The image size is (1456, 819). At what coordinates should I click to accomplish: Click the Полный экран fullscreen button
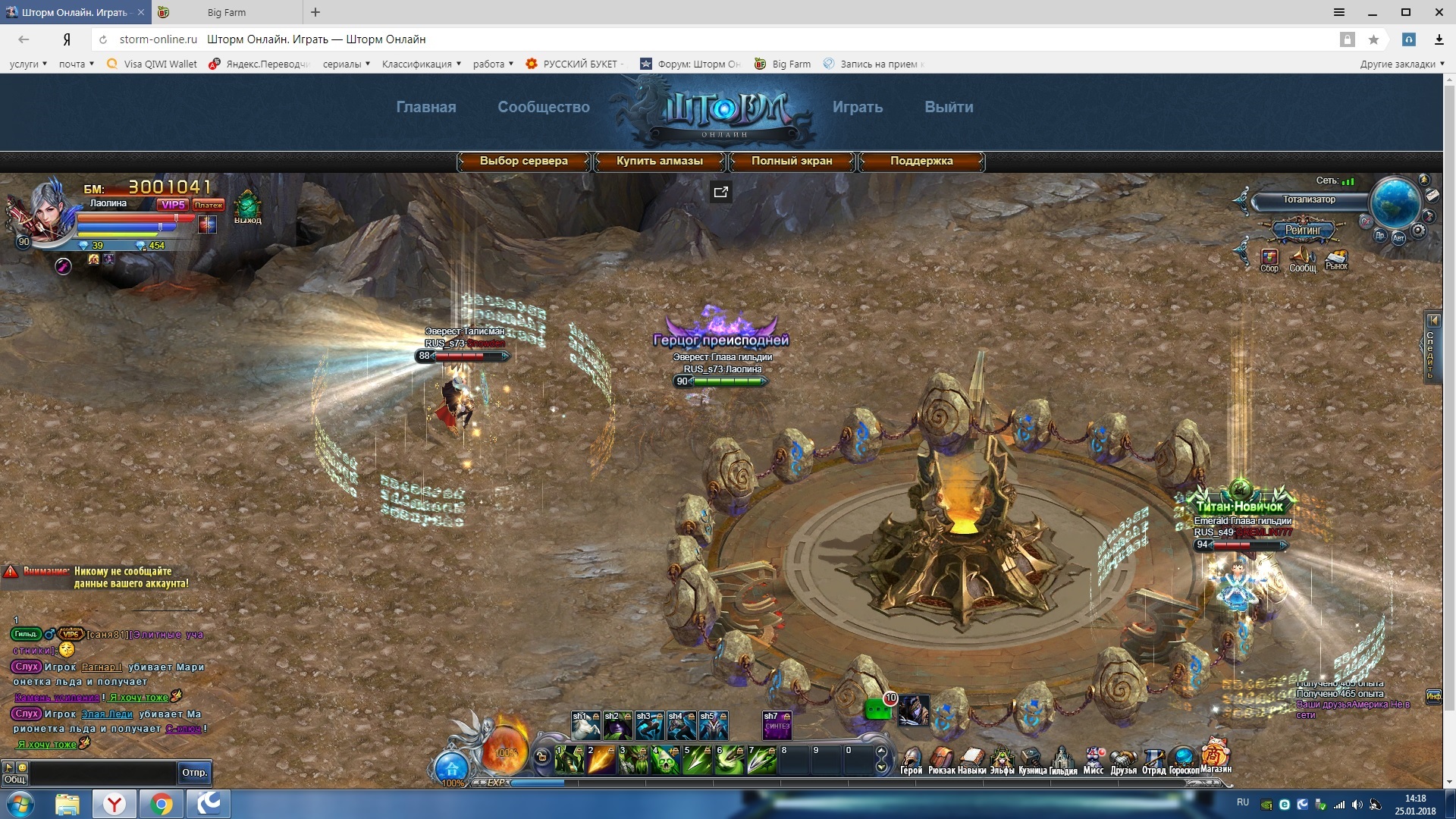791,161
